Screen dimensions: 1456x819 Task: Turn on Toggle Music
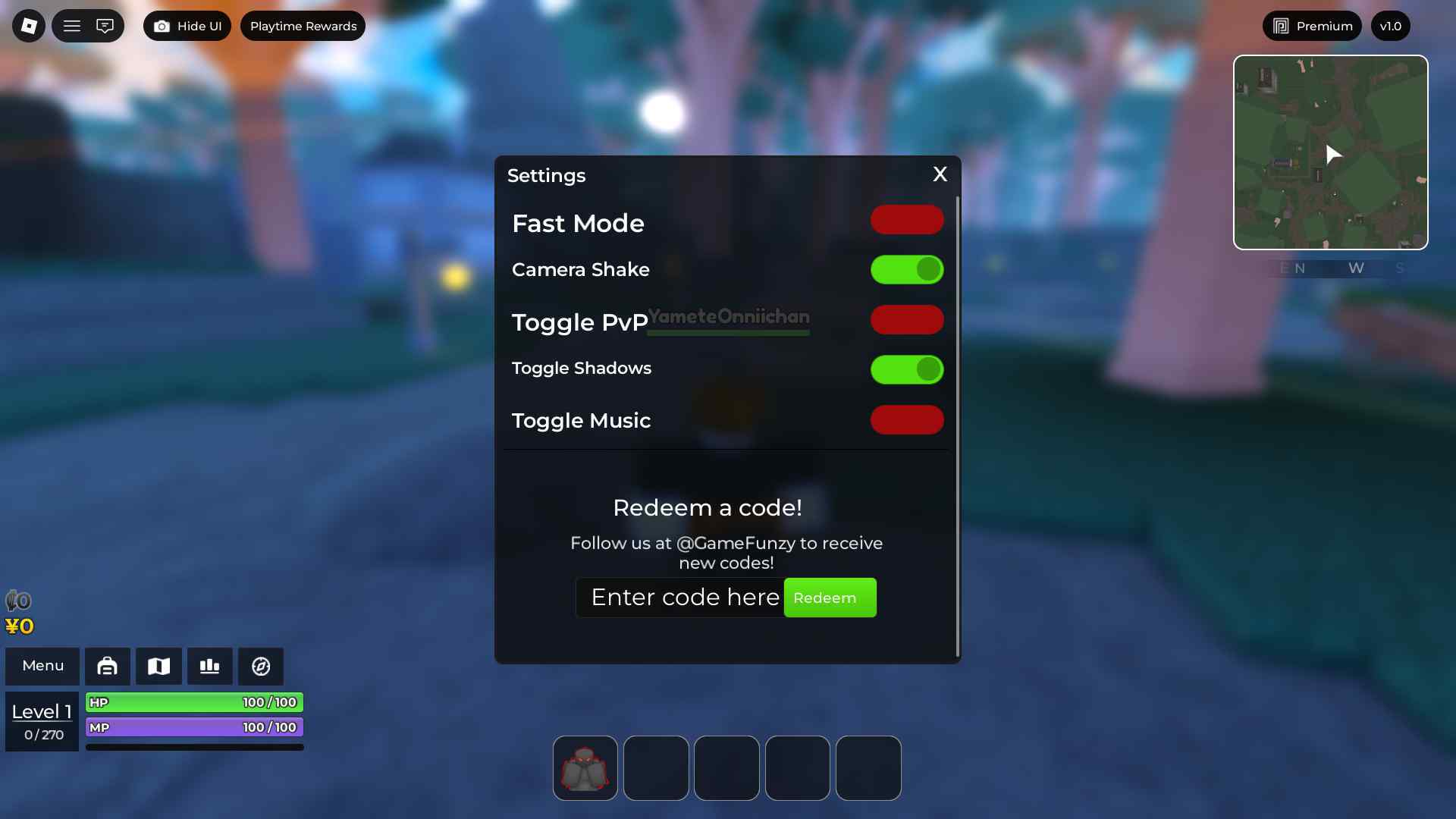(907, 420)
